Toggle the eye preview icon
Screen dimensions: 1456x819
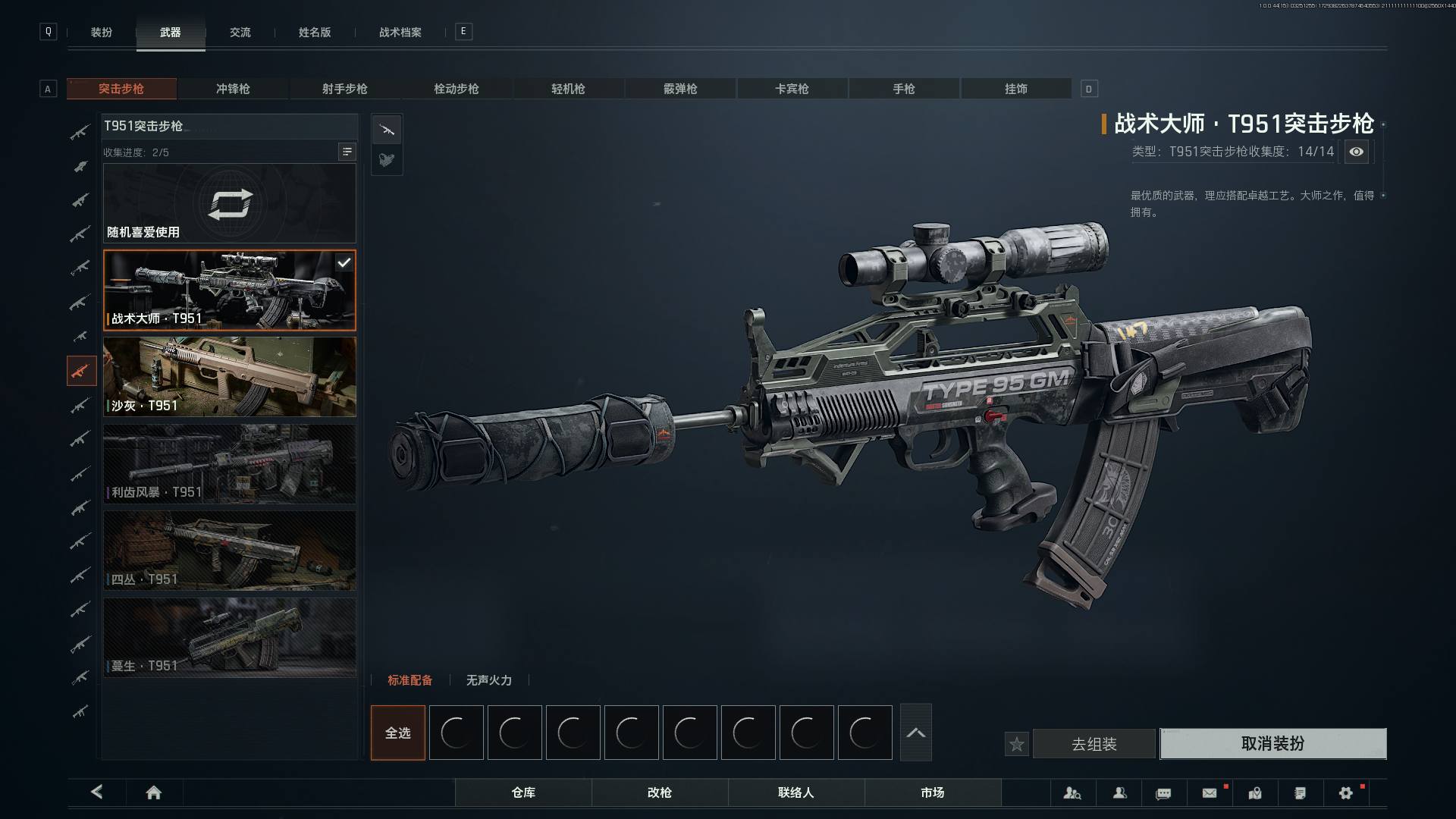pos(1356,152)
